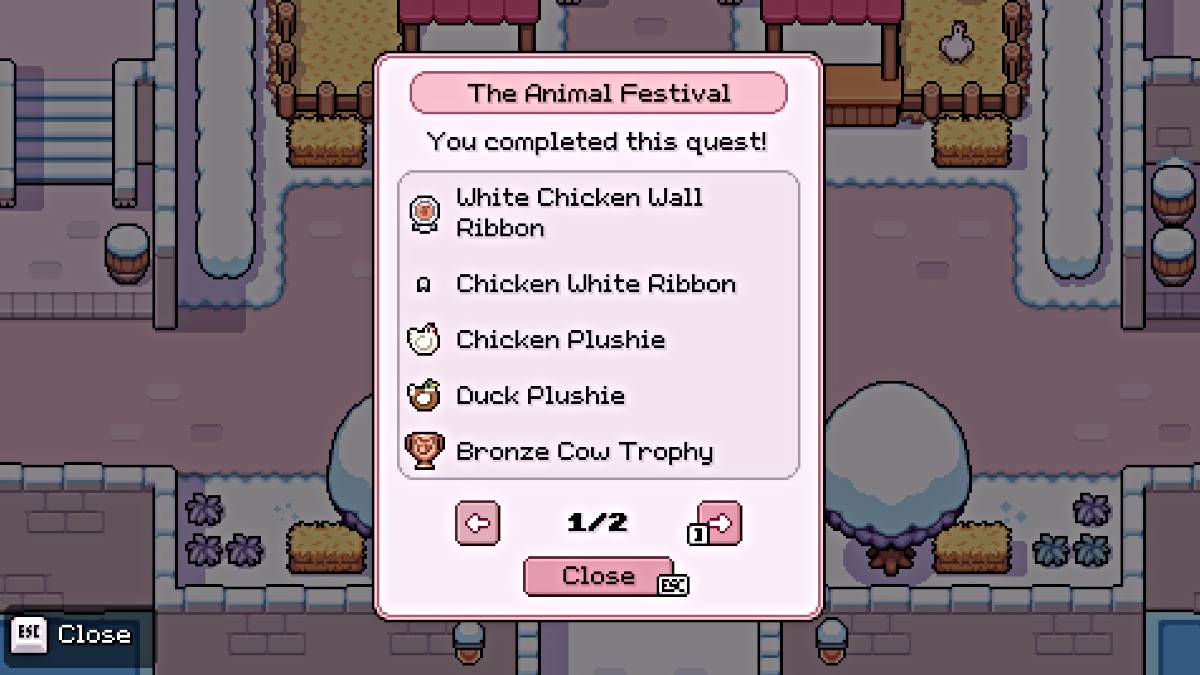Pick the Duck Plushie reward entry
This screenshot has height=675, width=1200.
point(540,396)
